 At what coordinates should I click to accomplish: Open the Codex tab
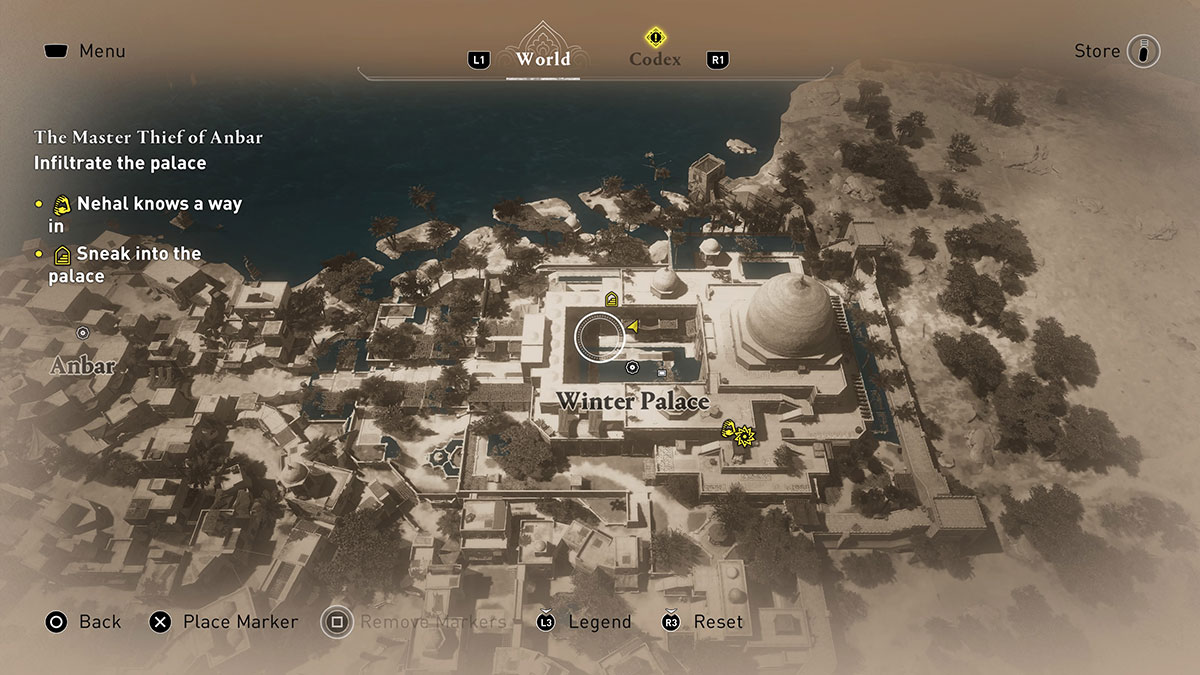coord(655,59)
